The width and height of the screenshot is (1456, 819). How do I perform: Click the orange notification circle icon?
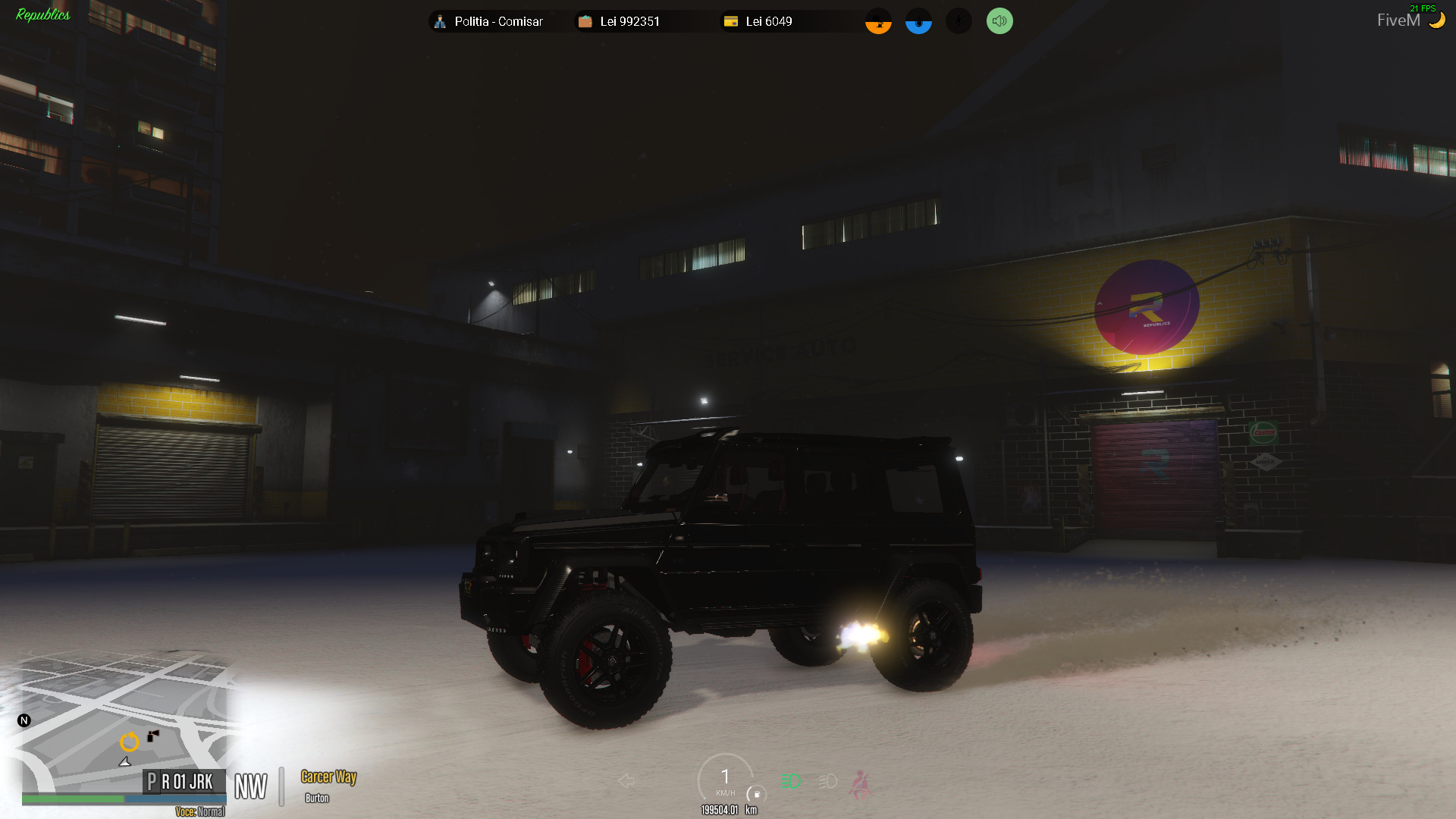pyautogui.click(x=877, y=21)
